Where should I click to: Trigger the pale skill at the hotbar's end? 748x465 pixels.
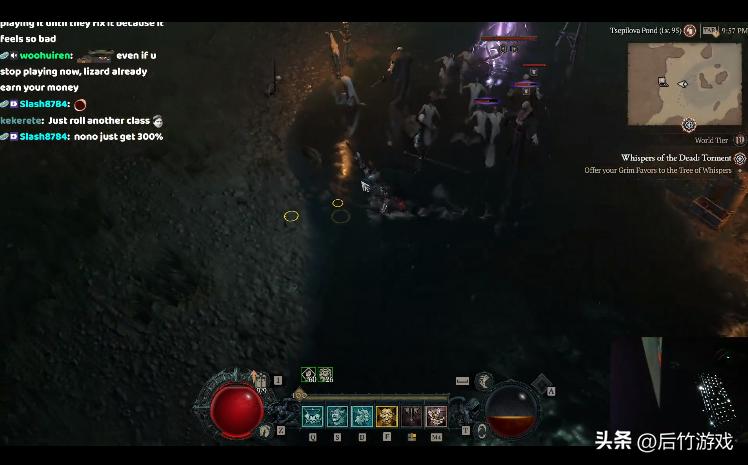pyautogui.click(x=436, y=416)
